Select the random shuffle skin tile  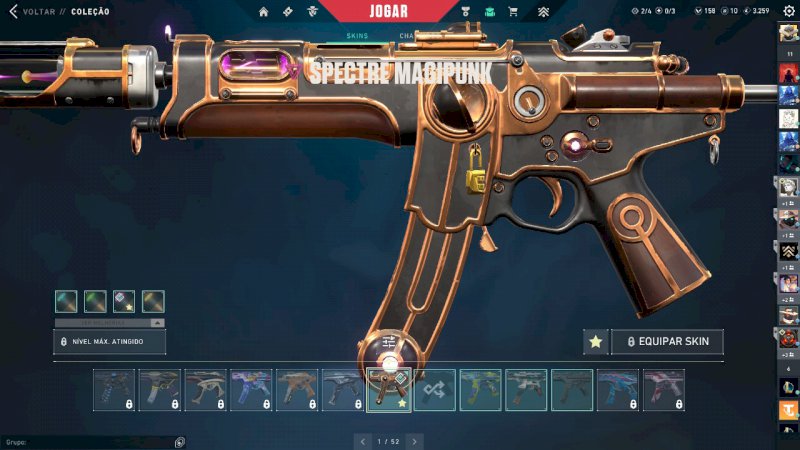click(x=435, y=390)
